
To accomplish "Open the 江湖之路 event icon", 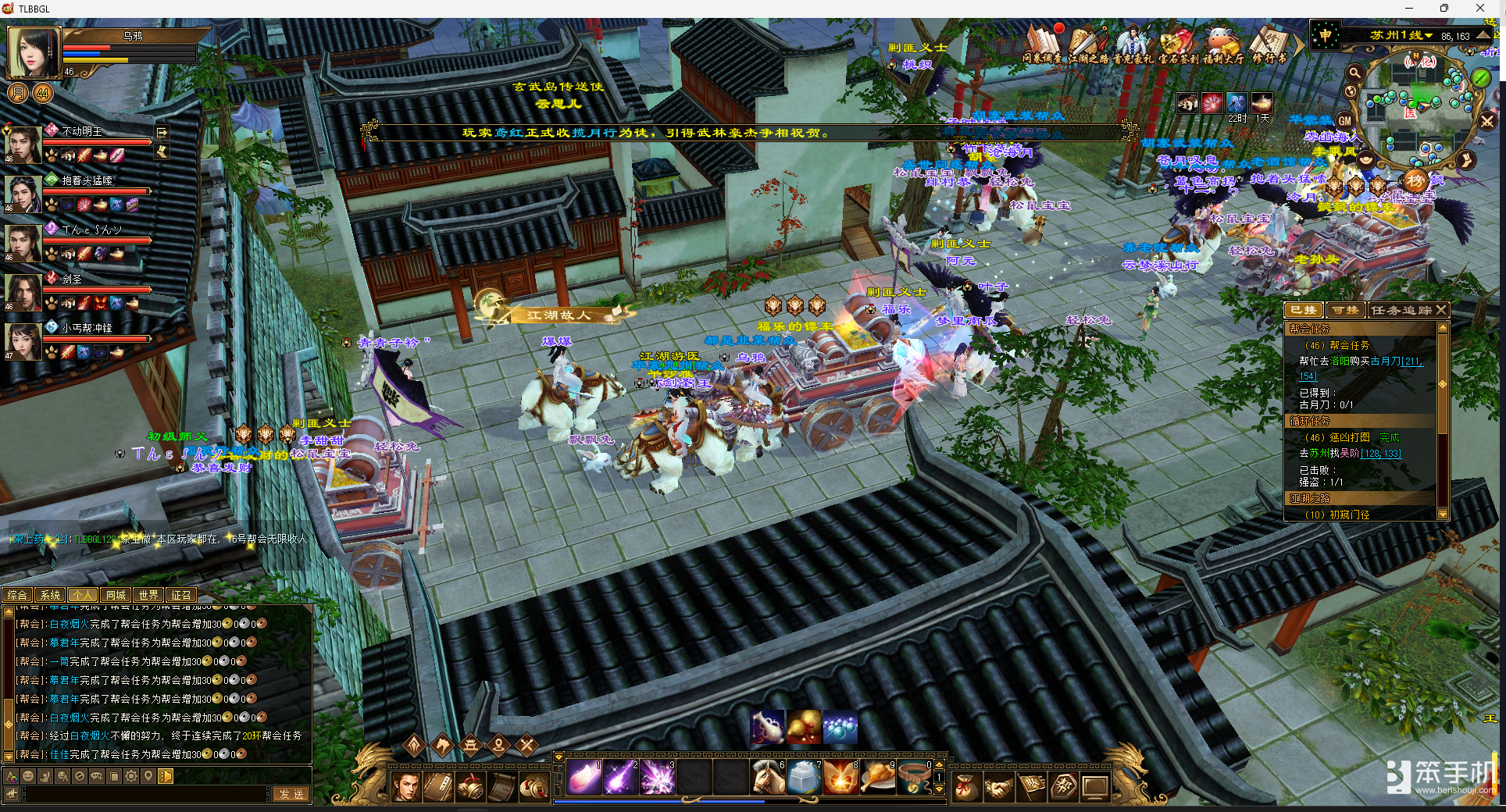I will [1087, 43].
